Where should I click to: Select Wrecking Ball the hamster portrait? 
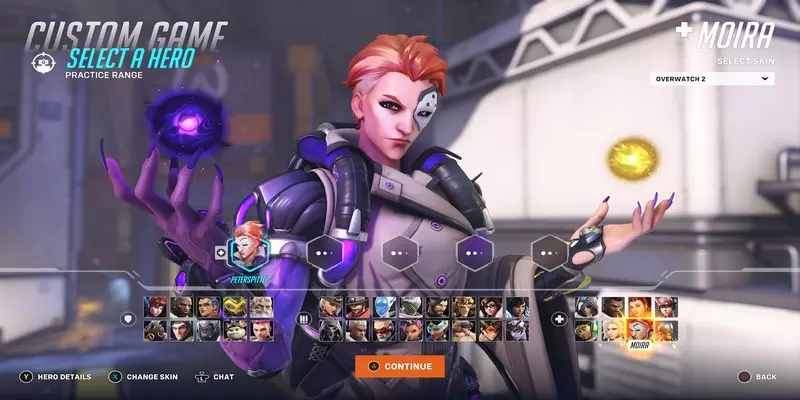[233, 329]
